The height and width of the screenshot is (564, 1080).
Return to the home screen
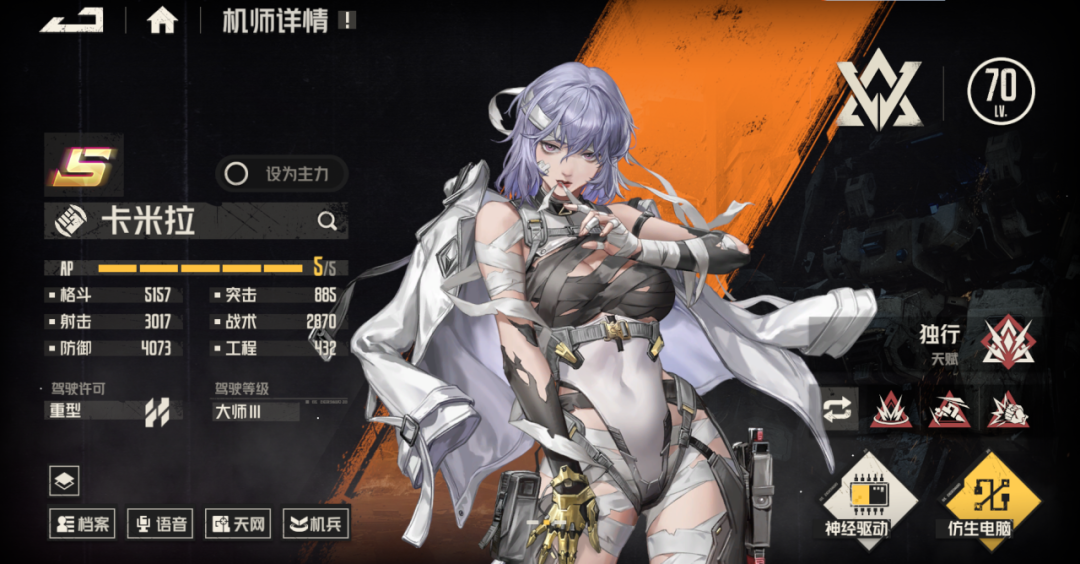point(162,21)
